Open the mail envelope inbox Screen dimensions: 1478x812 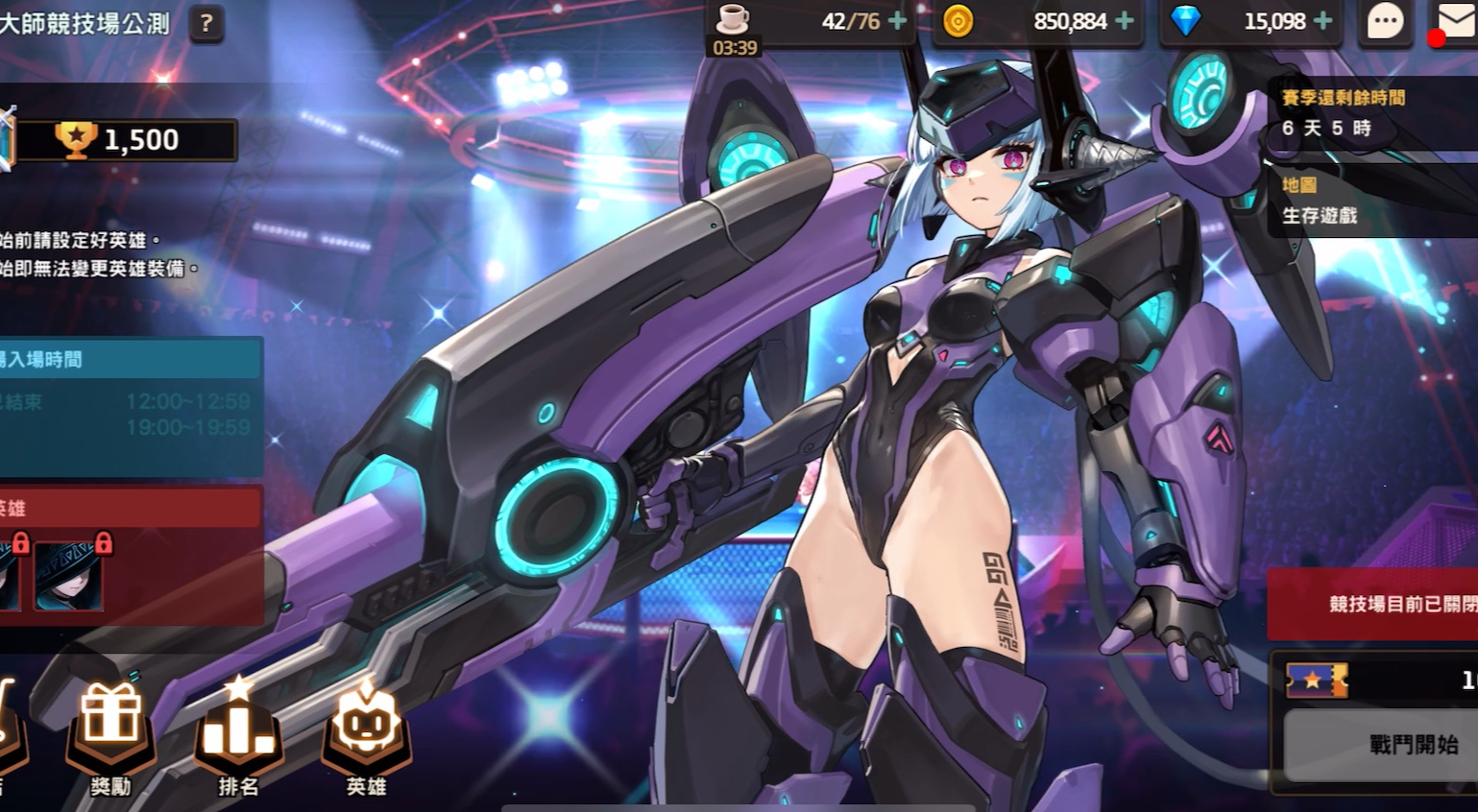(x=1457, y=22)
